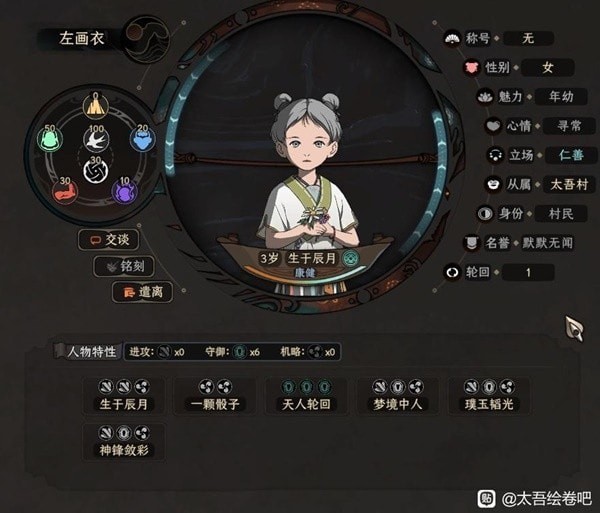Select the 生于辰月 trait card
The height and width of the screenshot is (513, 600).
124,397
